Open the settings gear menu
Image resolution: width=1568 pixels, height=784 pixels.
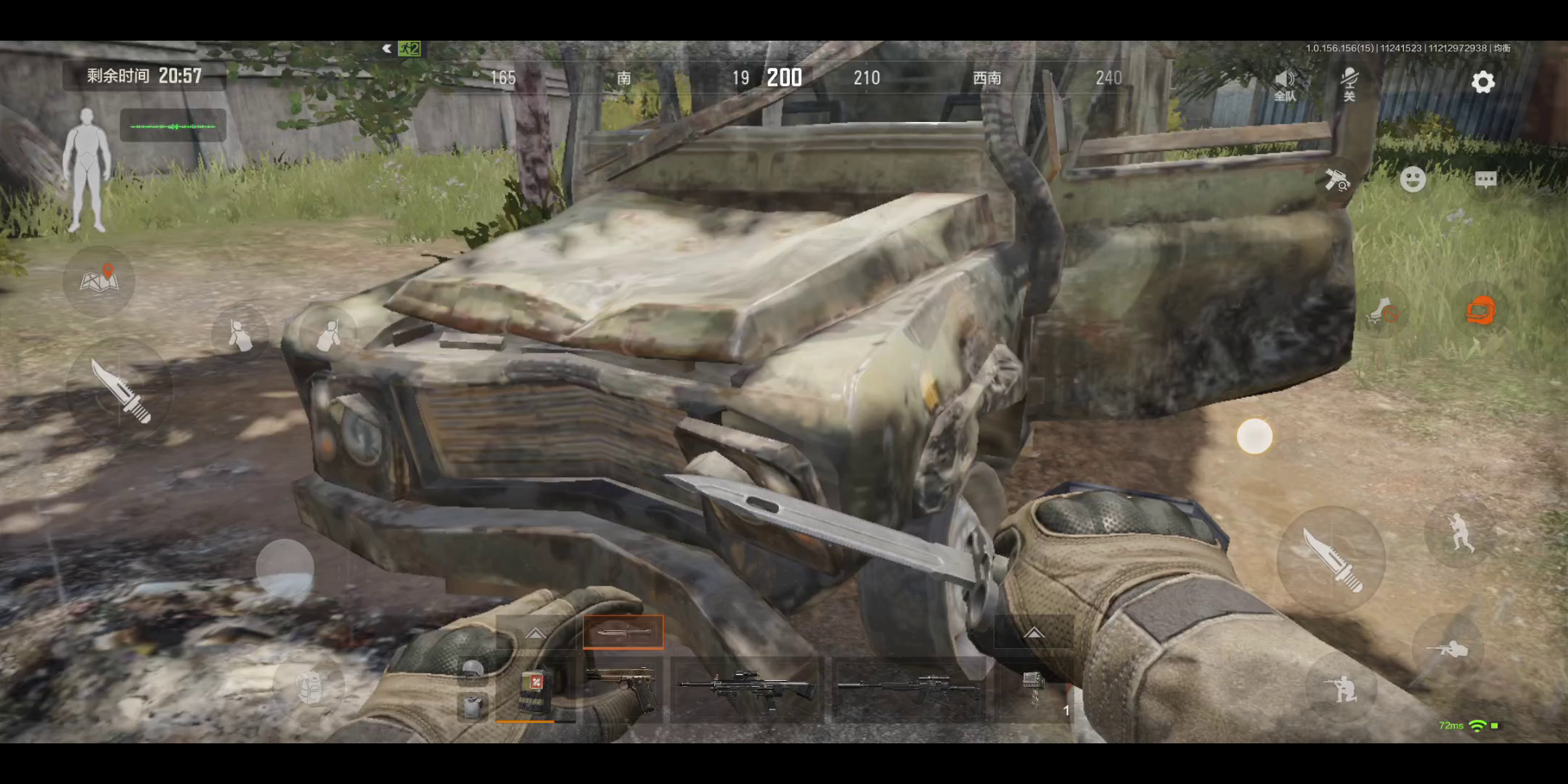(1482, 82)
